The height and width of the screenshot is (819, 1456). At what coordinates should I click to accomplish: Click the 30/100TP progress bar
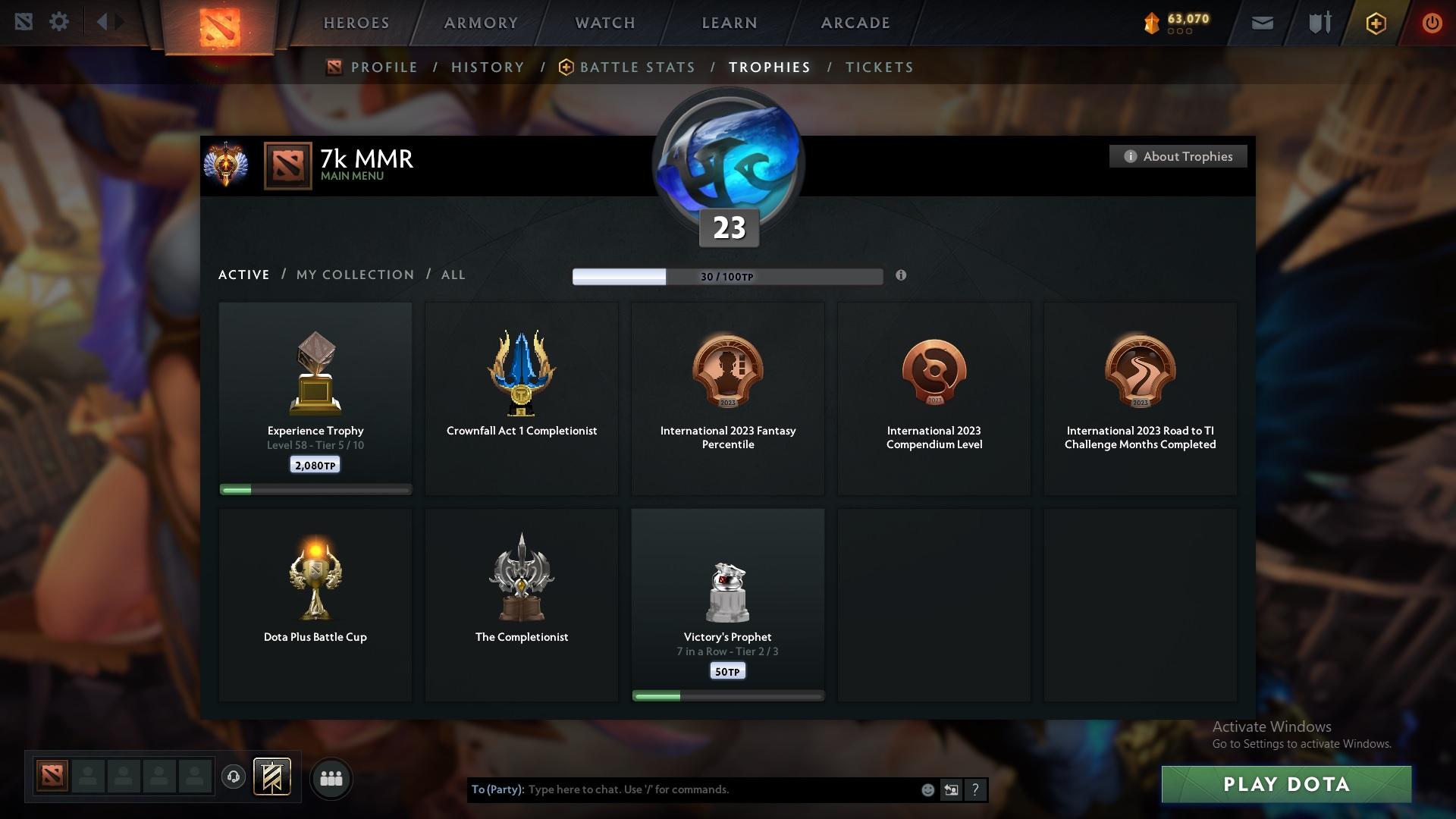(x=727, y=277)
